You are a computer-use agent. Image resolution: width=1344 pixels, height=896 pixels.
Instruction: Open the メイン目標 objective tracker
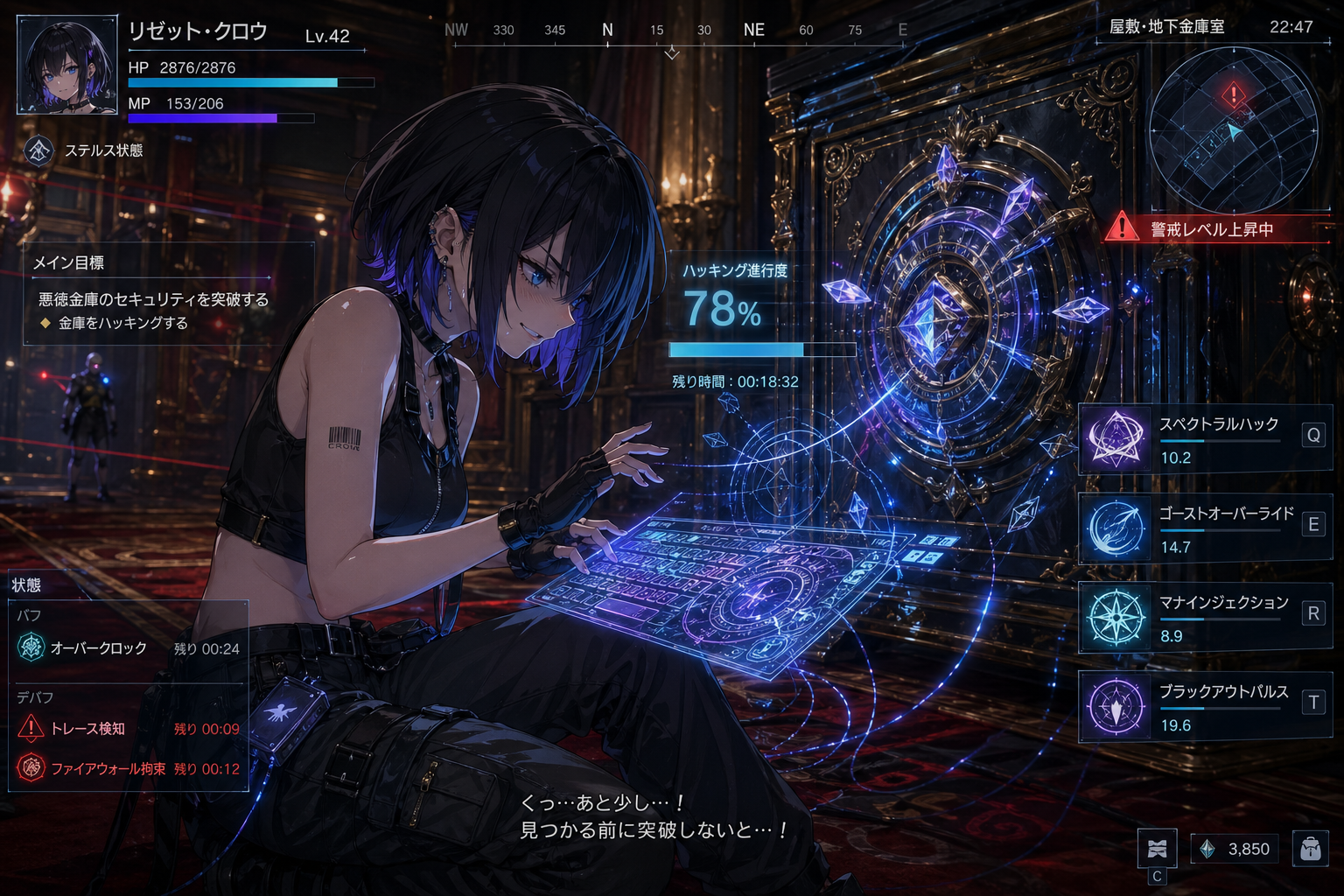pos(168,293)
